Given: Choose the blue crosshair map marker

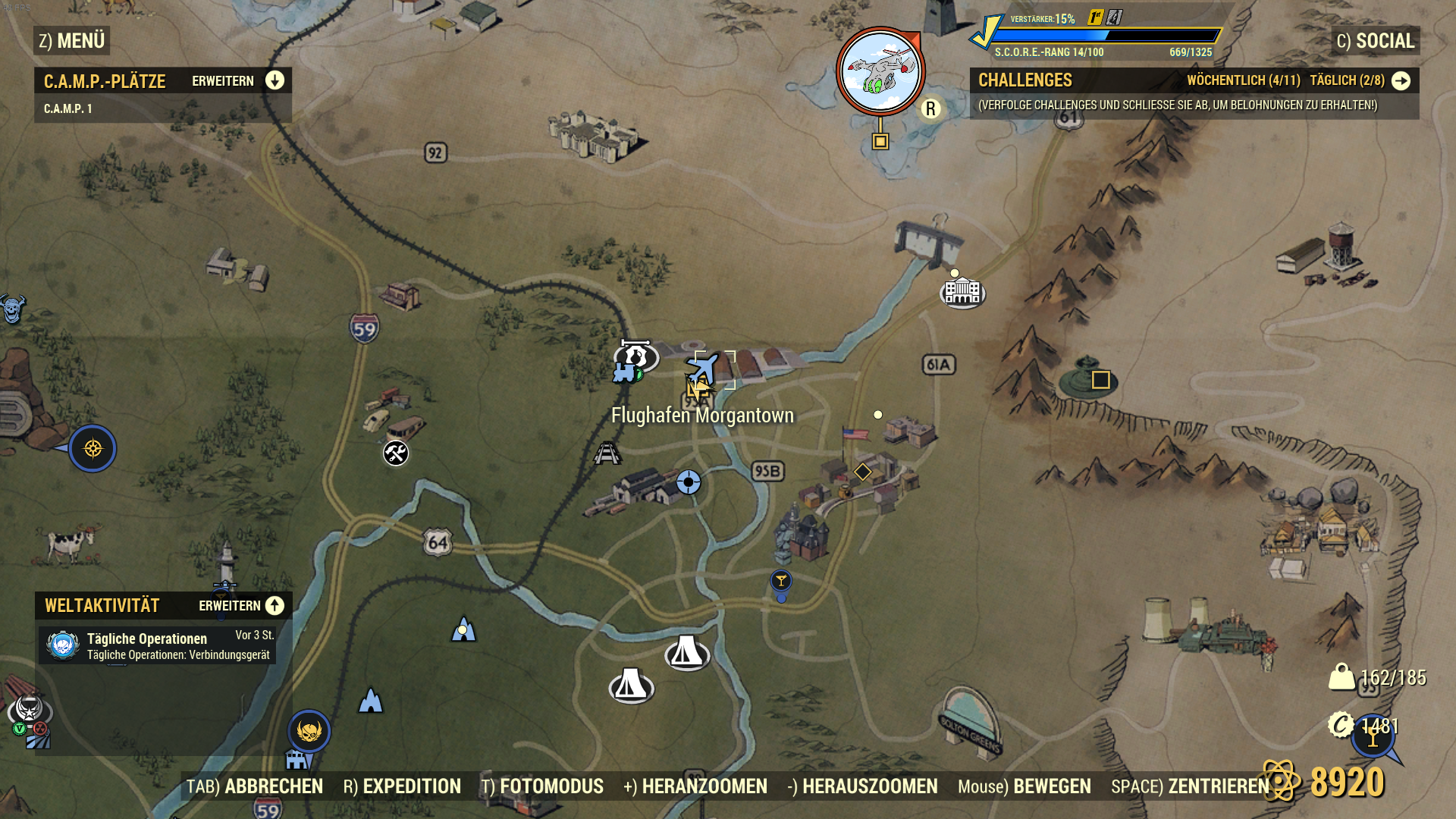Looking at the screenshot, I should coord(689,482).
